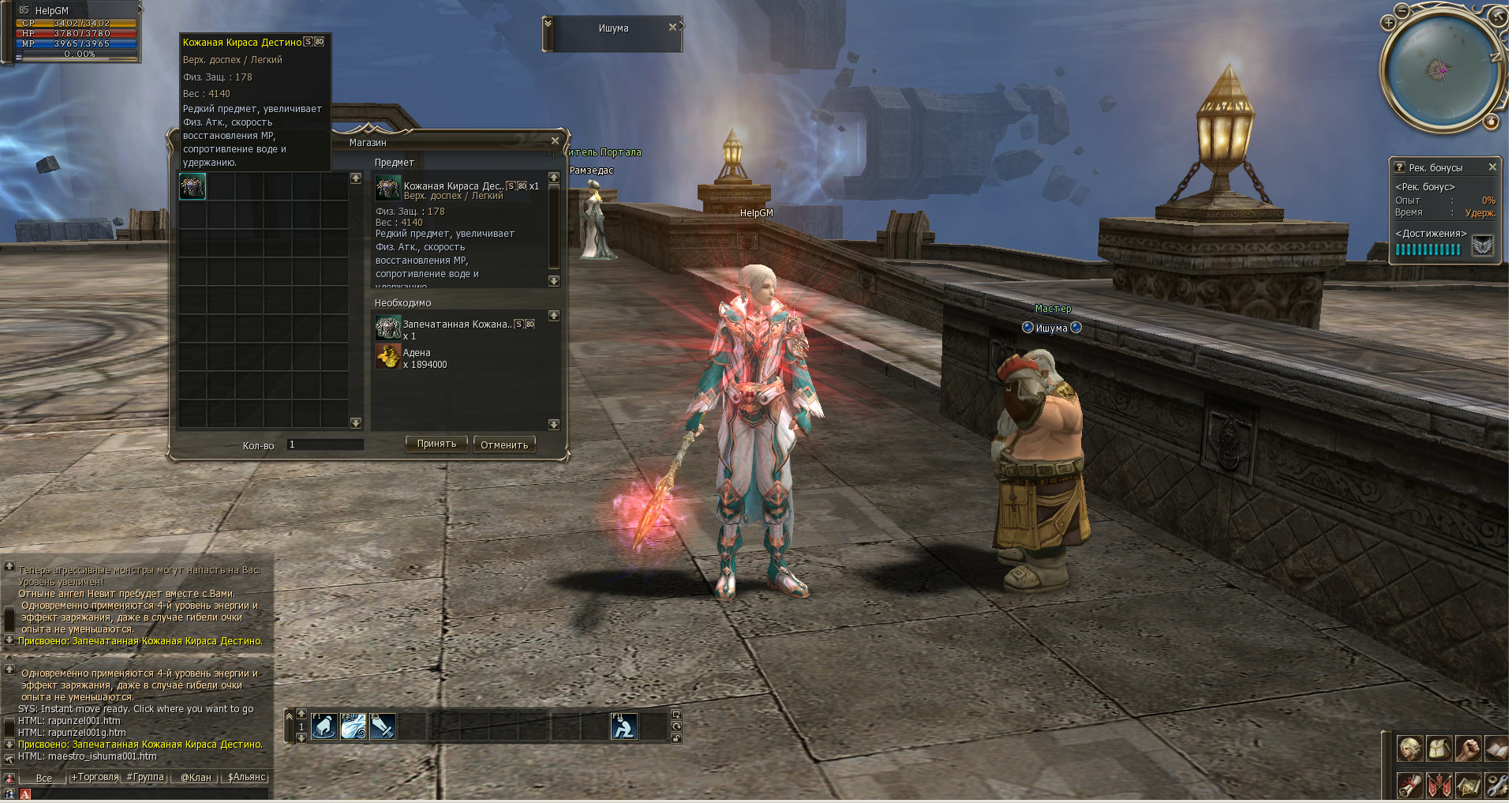Open the @Клан chat tab

click(196, 778)
